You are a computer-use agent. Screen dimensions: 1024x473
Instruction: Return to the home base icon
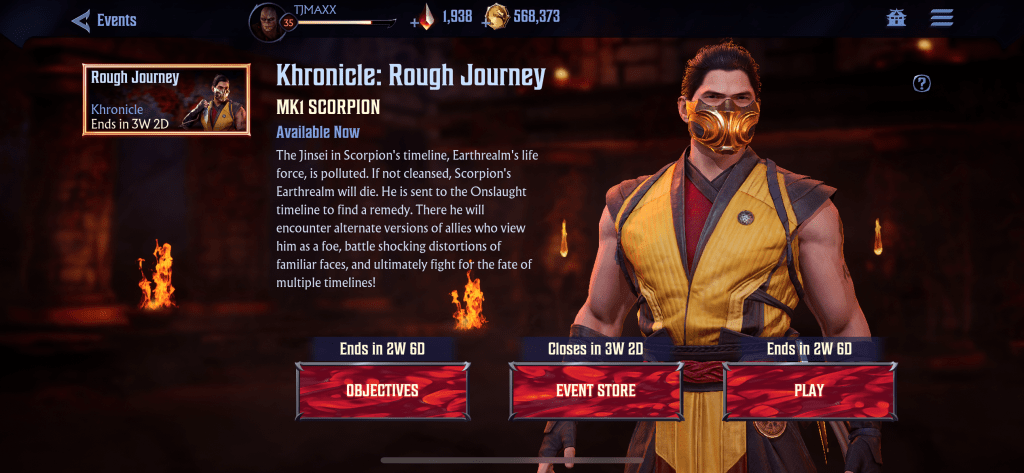[x=896, y=18]
